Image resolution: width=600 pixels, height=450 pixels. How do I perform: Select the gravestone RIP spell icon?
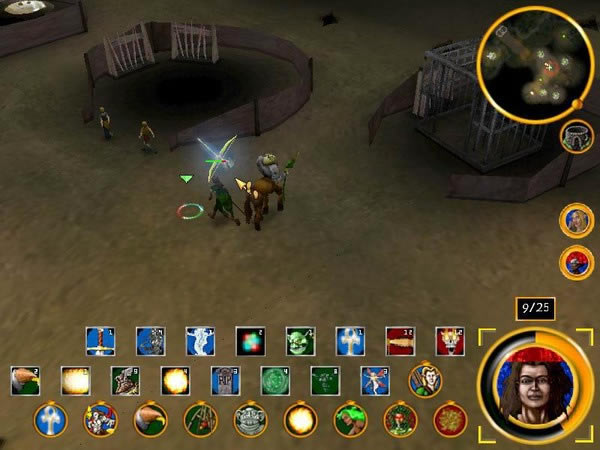(x=225, y=381)
